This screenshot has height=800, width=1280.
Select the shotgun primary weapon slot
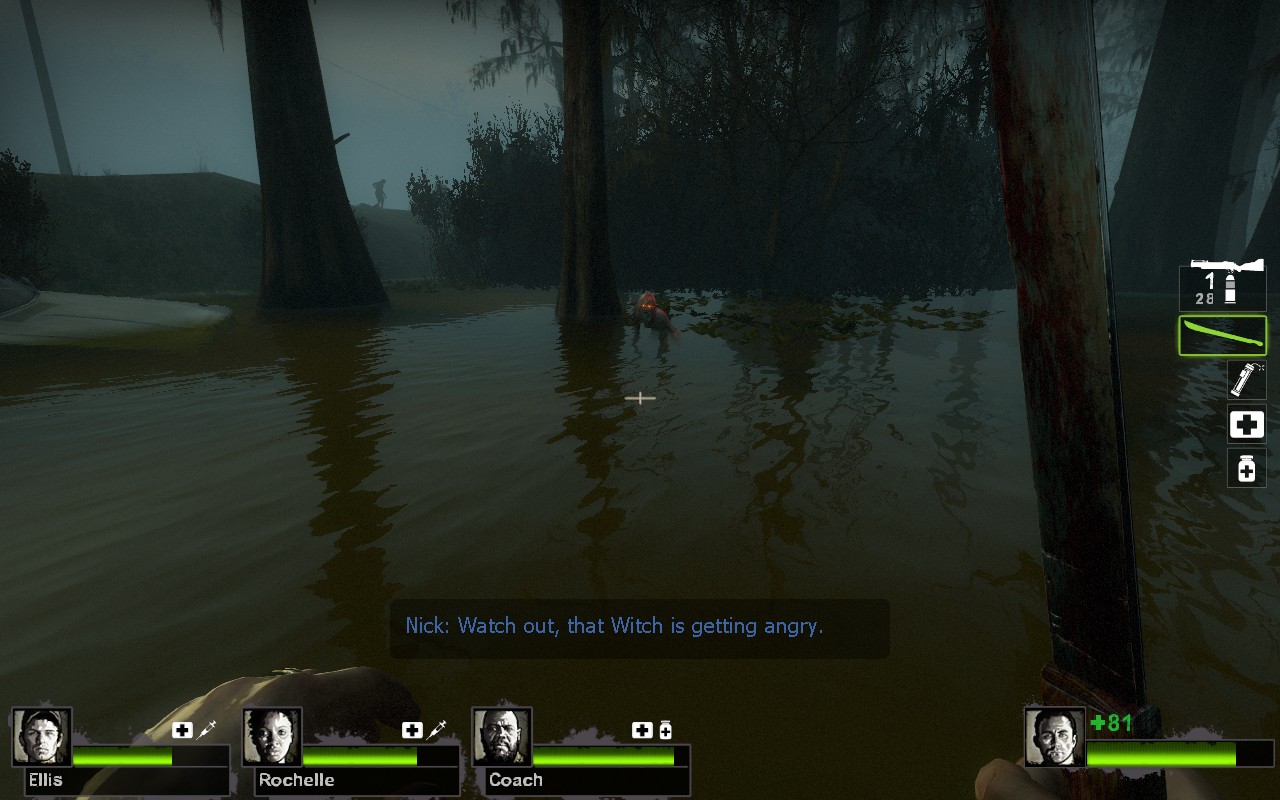pos(1222,283)
